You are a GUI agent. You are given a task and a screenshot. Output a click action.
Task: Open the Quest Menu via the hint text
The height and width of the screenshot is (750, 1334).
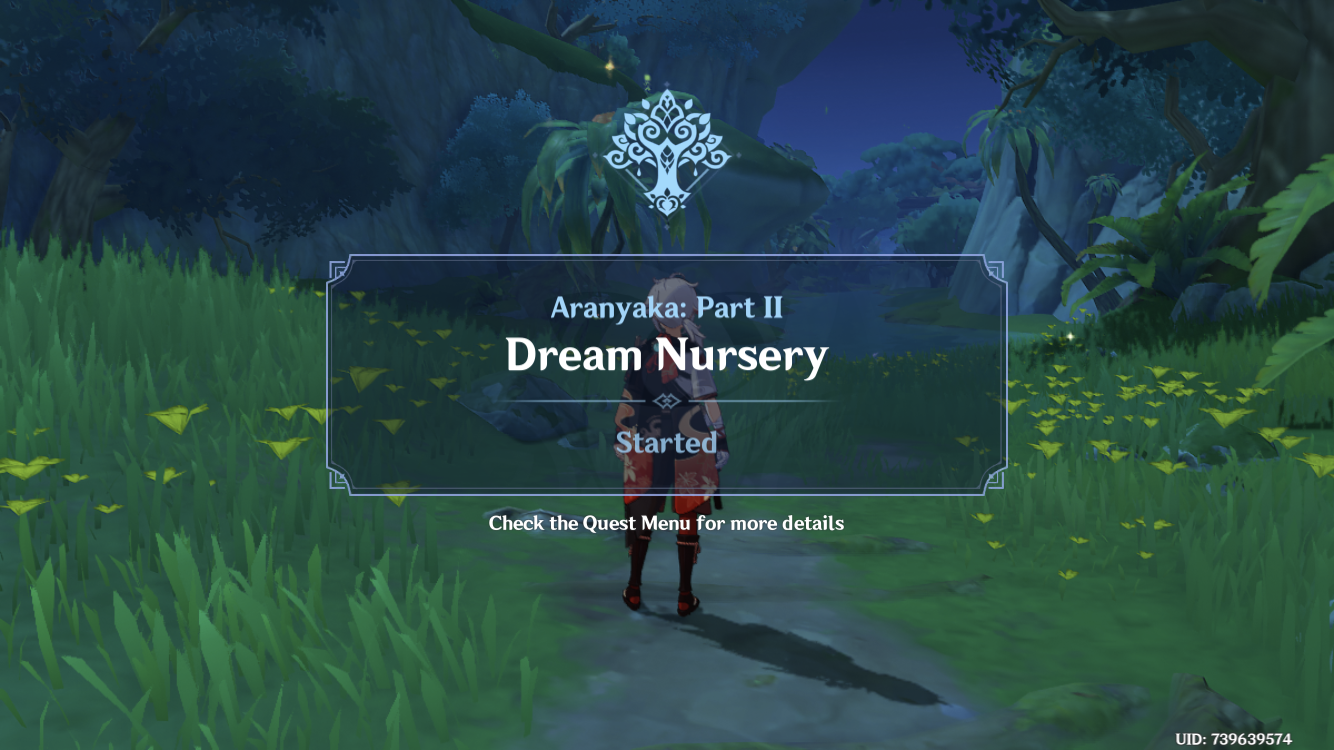point(665,522)
